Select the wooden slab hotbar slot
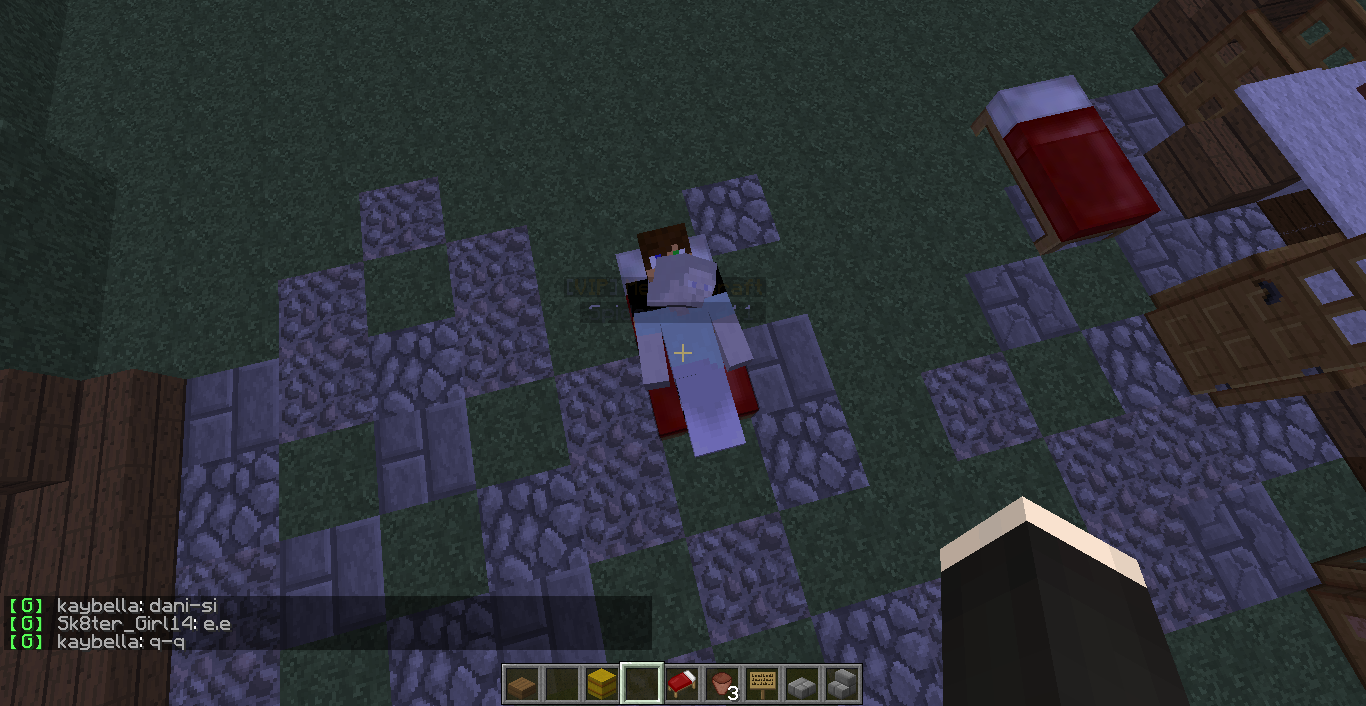The height and width of the screenshot is (706, 1366). click(520, 685)
